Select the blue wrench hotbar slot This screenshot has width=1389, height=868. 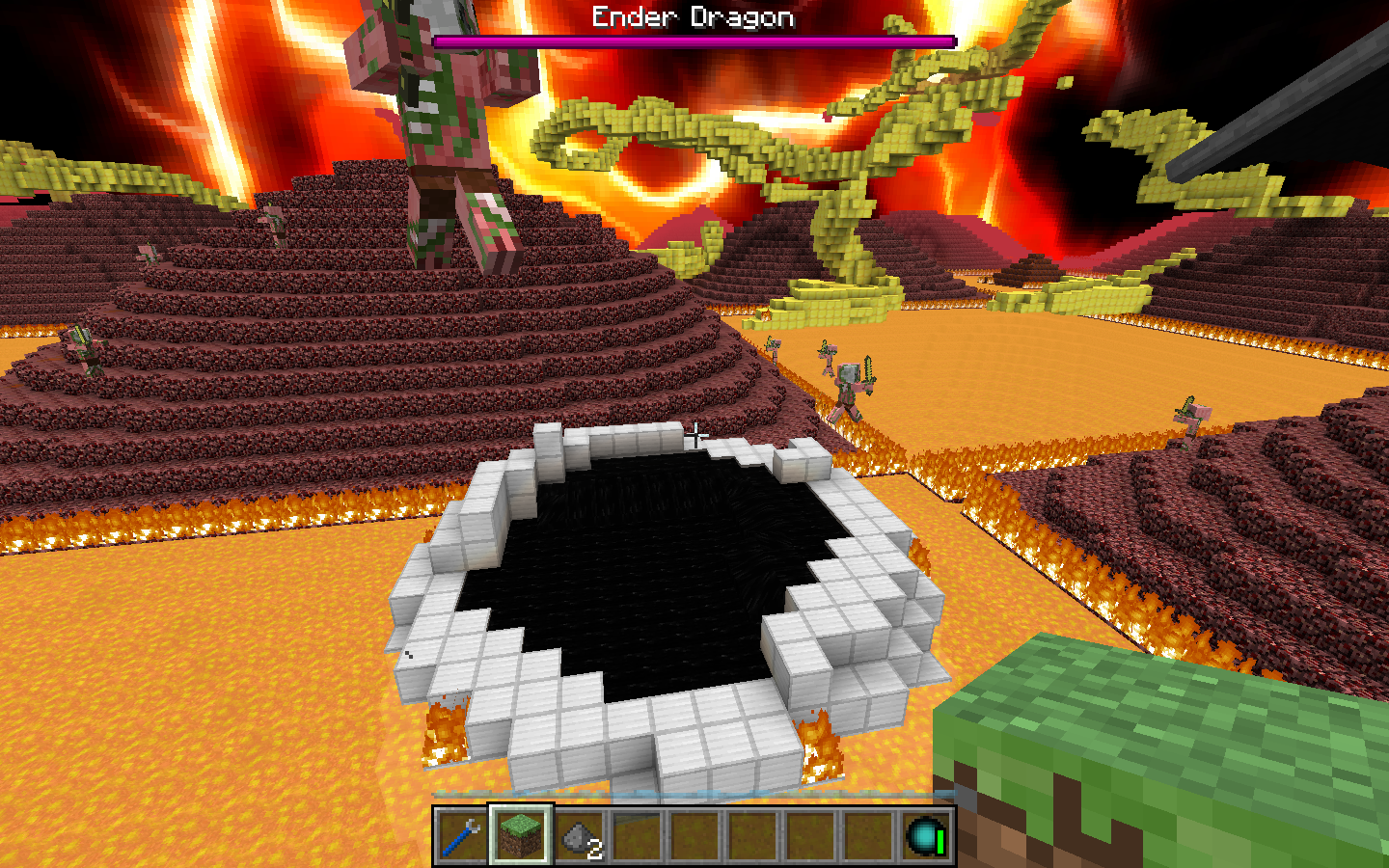(x=462, y=835)
